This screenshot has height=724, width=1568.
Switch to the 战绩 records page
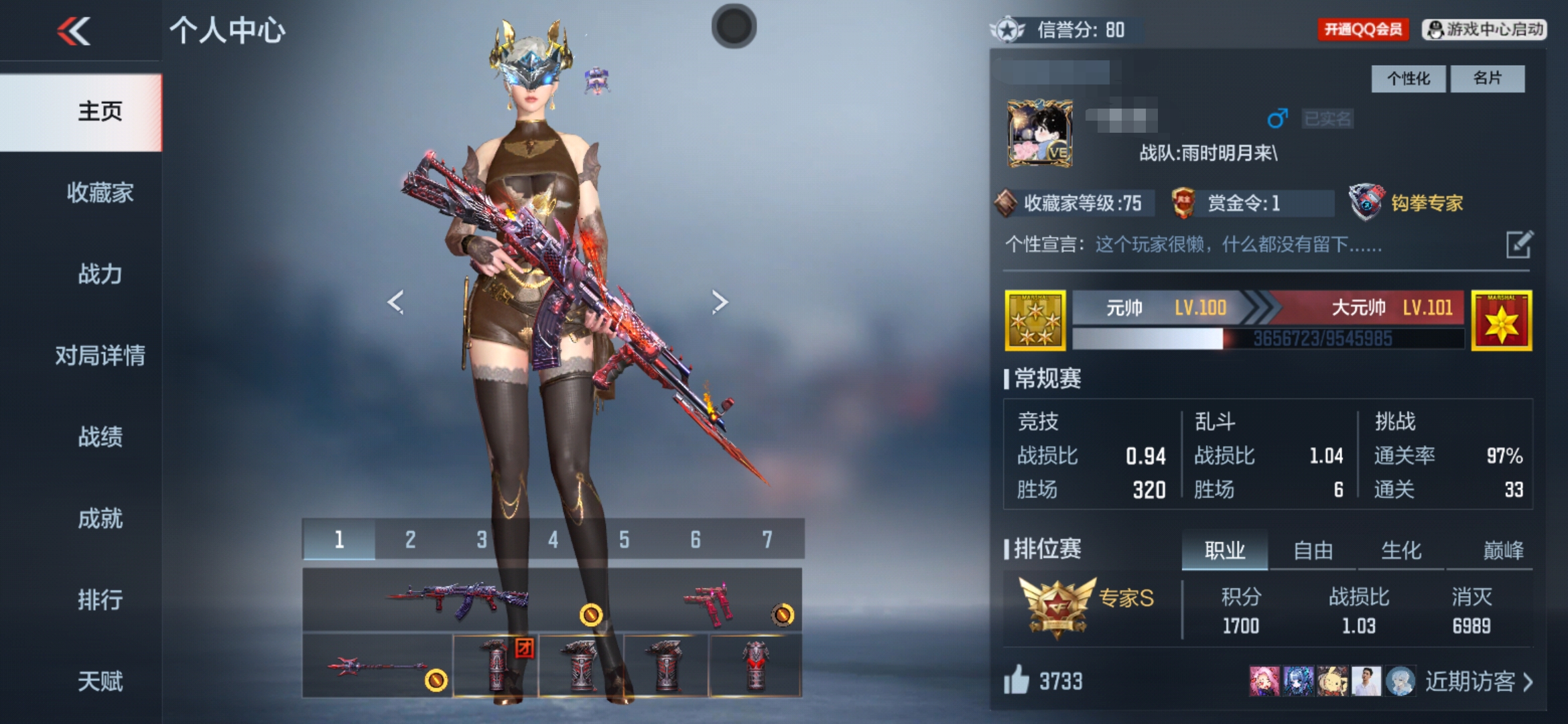pyautogui.click(x=100, y=437)
